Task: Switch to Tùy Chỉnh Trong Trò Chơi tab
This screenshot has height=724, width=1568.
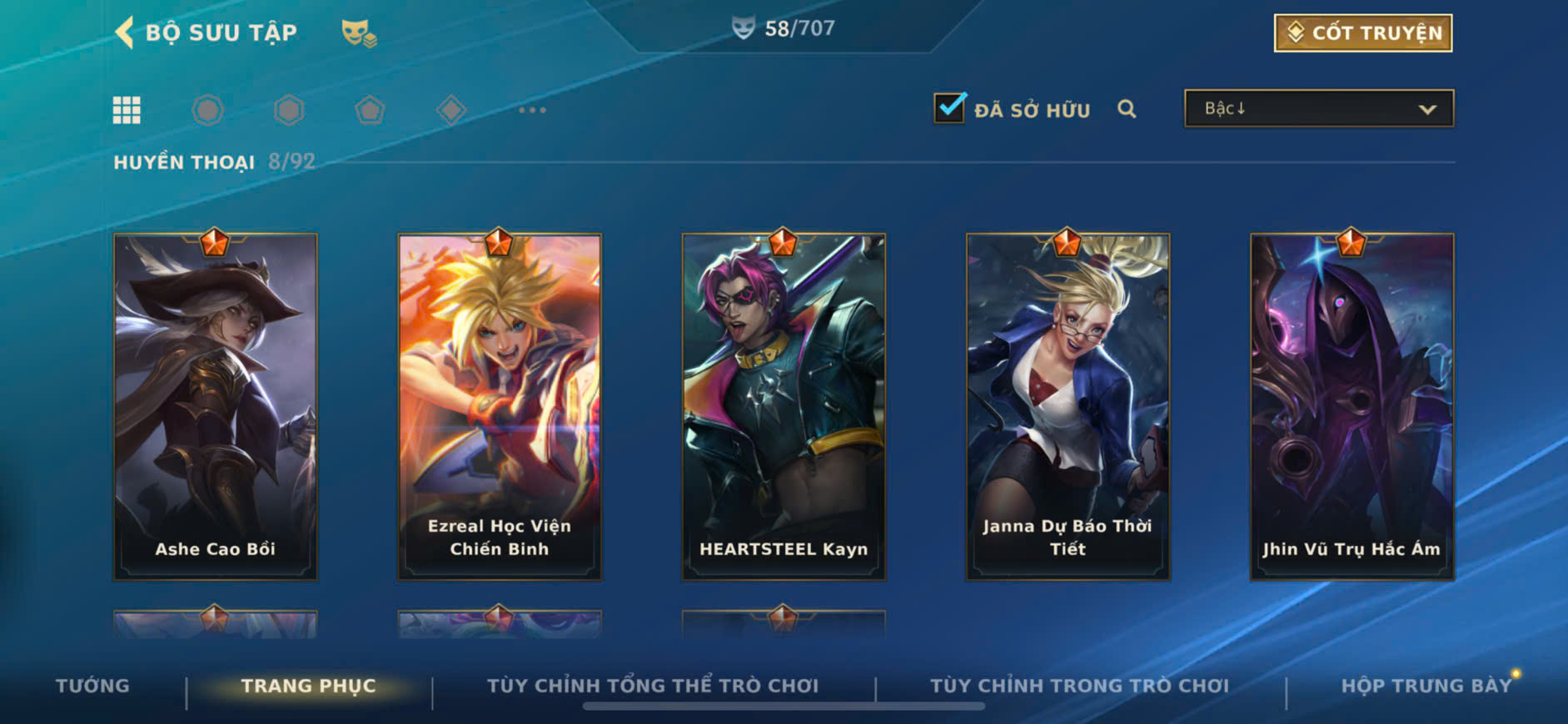Action: 1079,686
